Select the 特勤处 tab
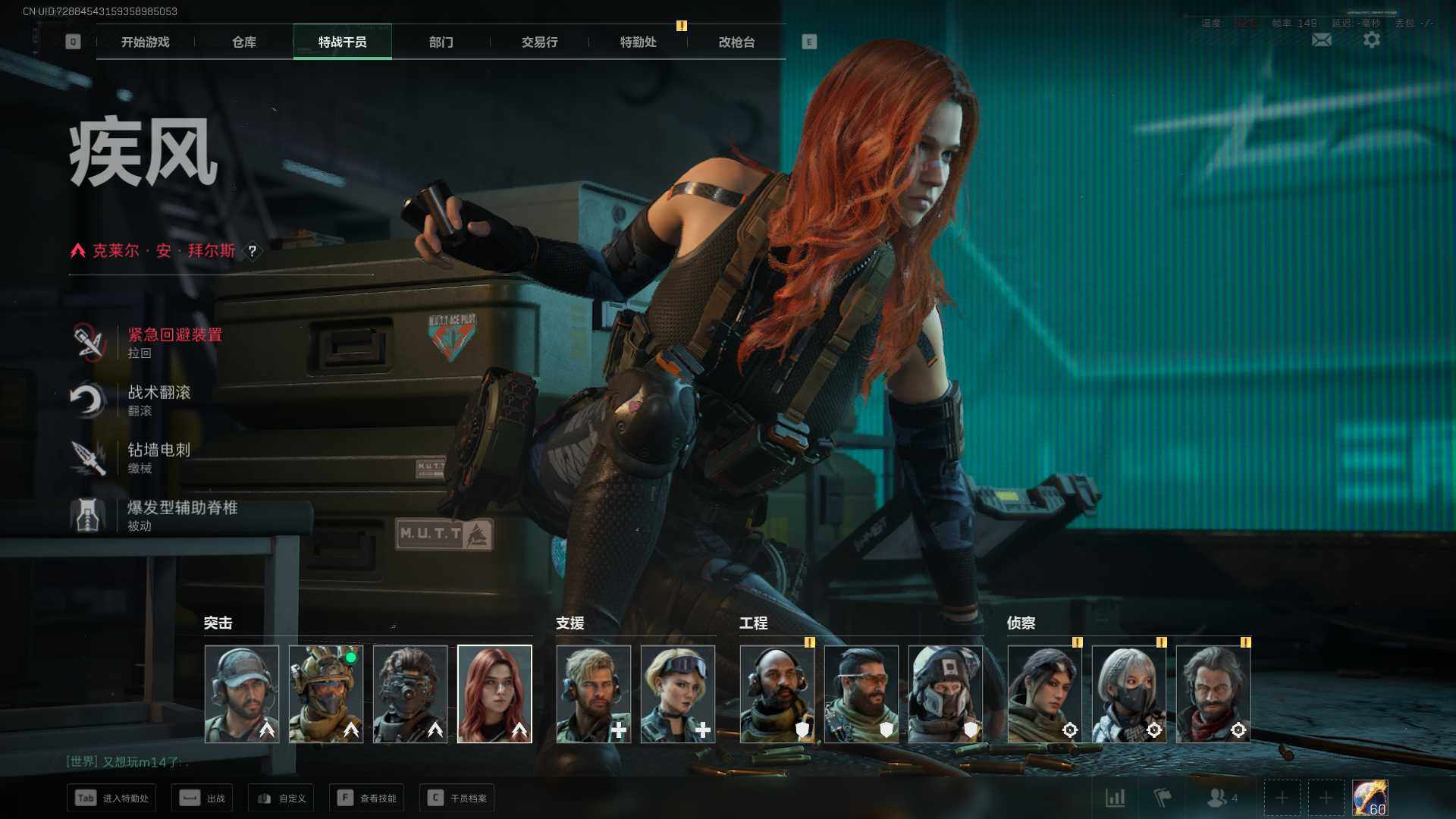This screenshot has height=819, width=1456. [x=639, y=42]
